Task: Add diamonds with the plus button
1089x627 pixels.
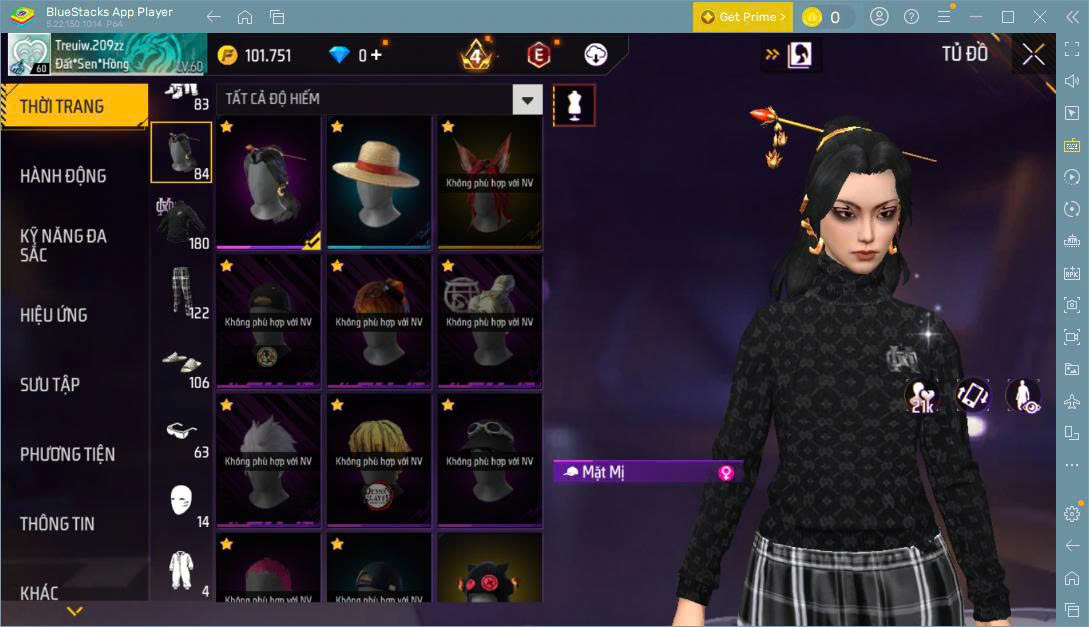Action: click(376, 55)
